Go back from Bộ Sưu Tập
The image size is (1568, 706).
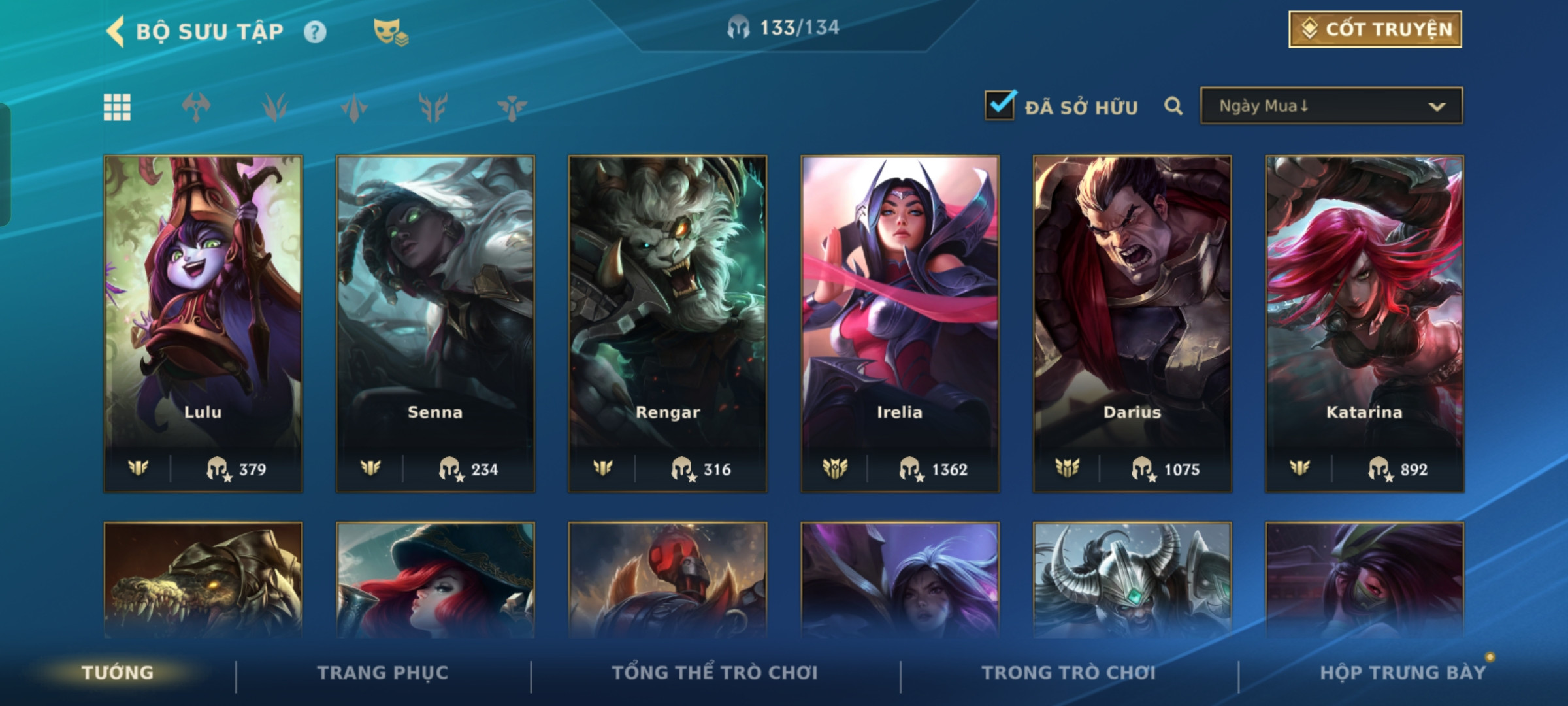pyautogui.click(x=116, y=31)
